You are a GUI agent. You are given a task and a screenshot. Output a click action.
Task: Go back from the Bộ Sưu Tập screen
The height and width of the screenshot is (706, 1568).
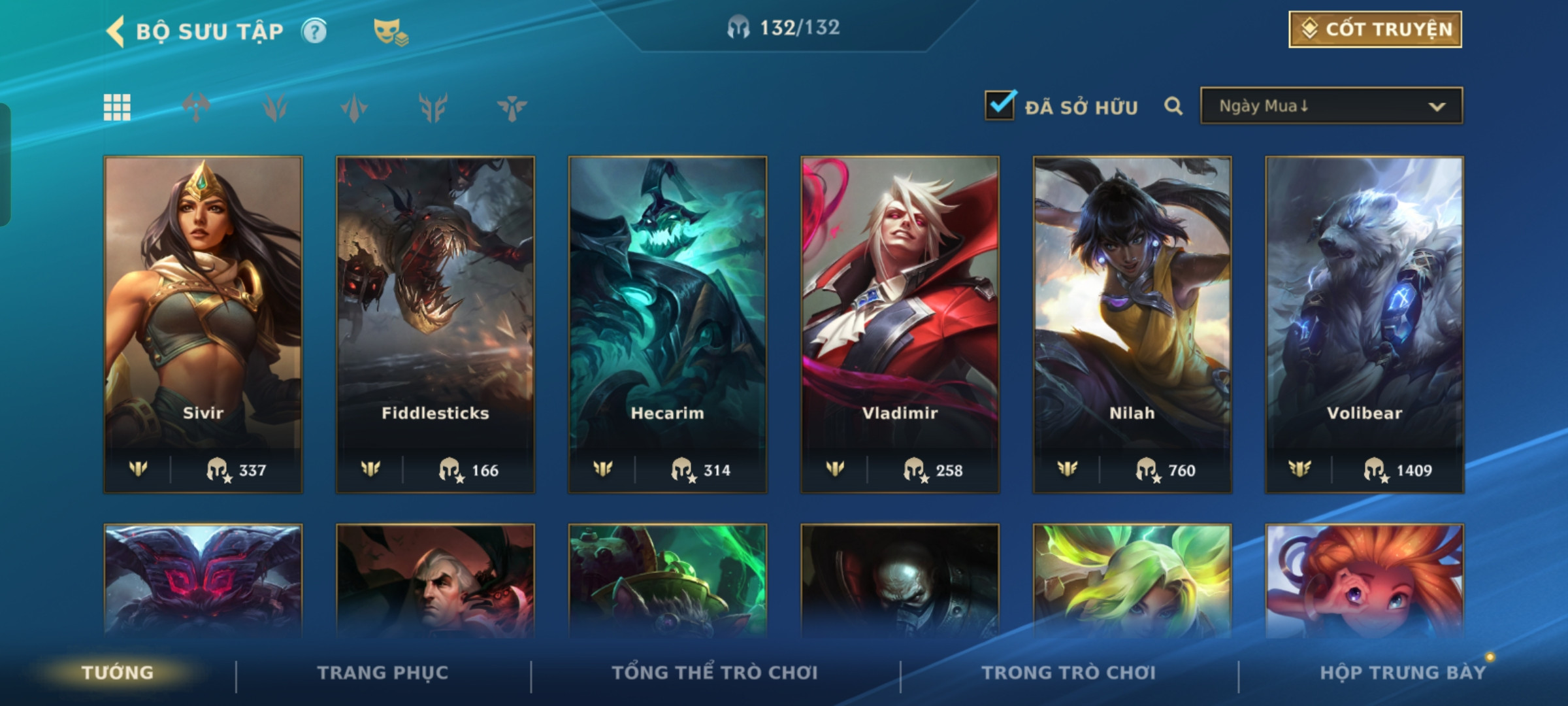116,31
